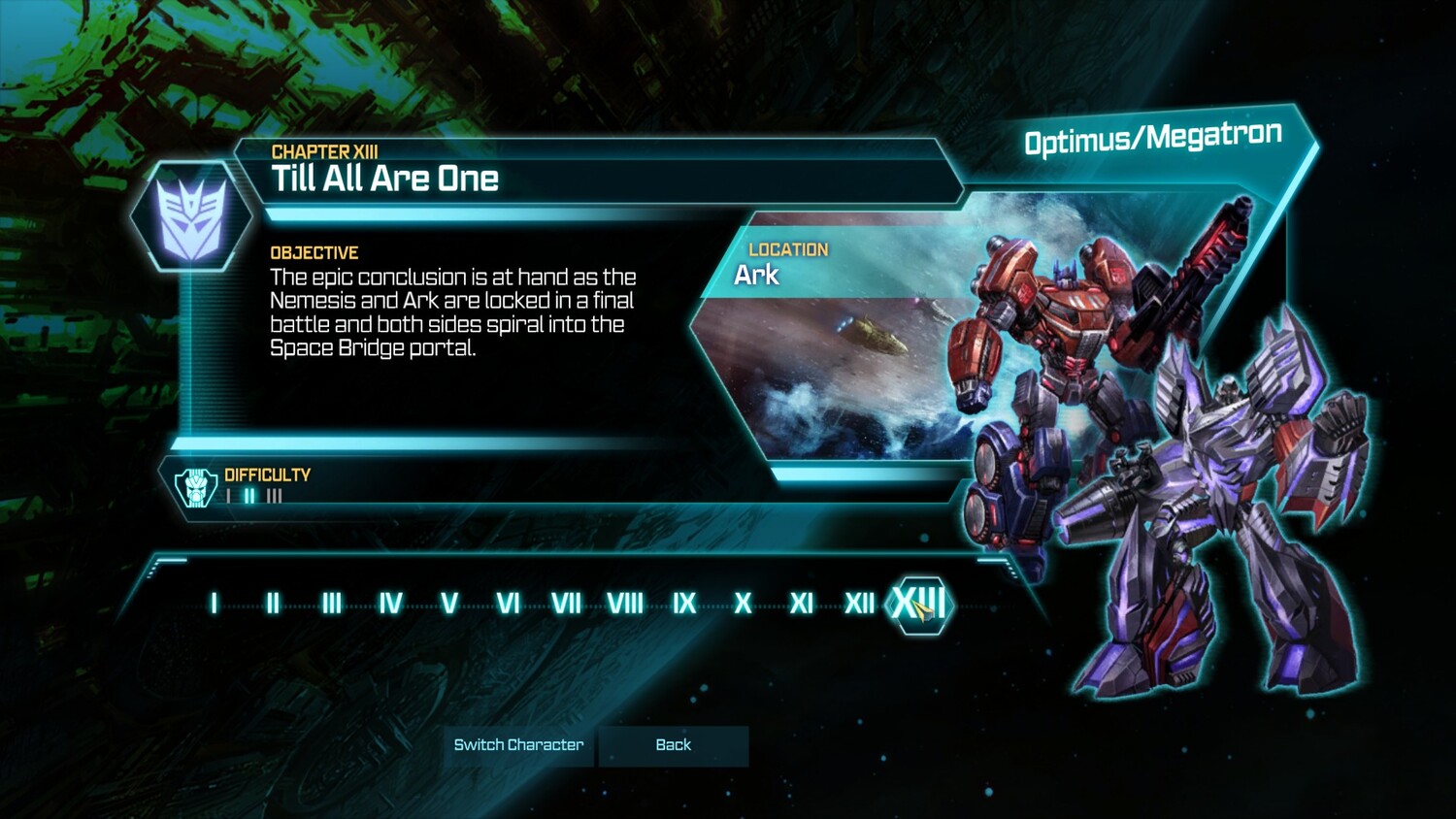Switch selection to Chapter XII
1456x819 pixels.
(858, 603)
